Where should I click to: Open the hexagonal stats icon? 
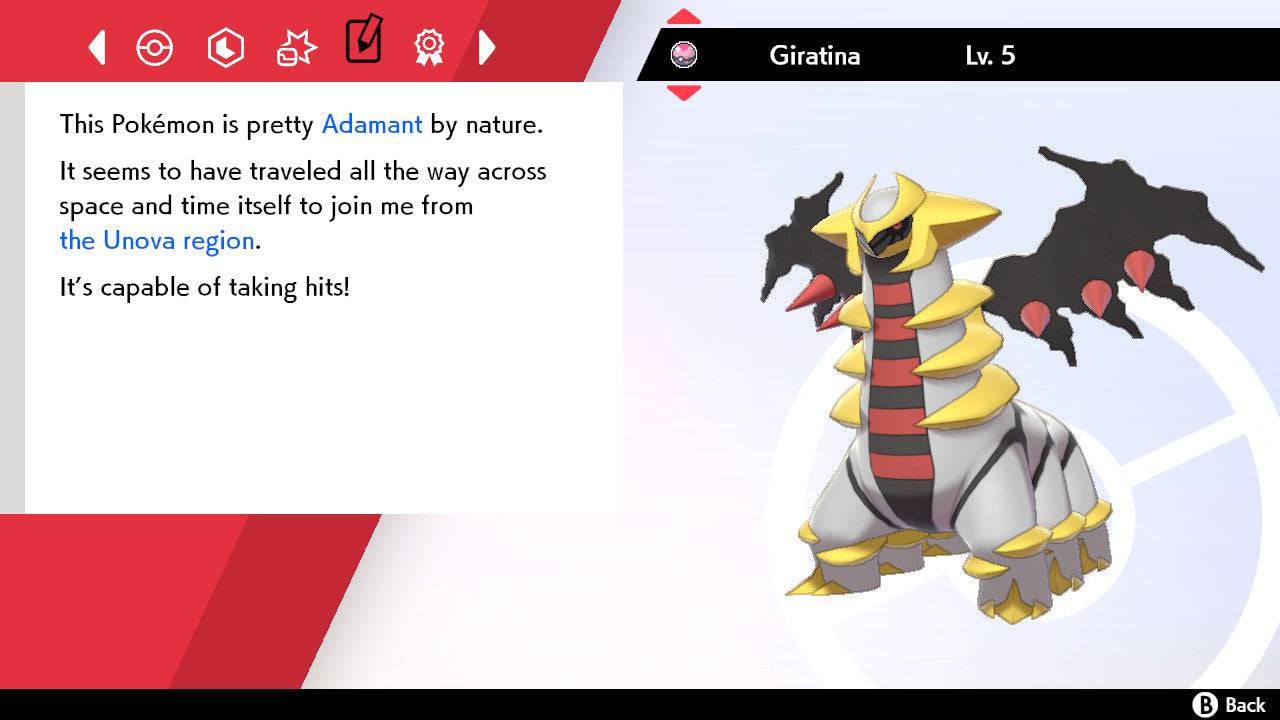(x=226, y=46)
